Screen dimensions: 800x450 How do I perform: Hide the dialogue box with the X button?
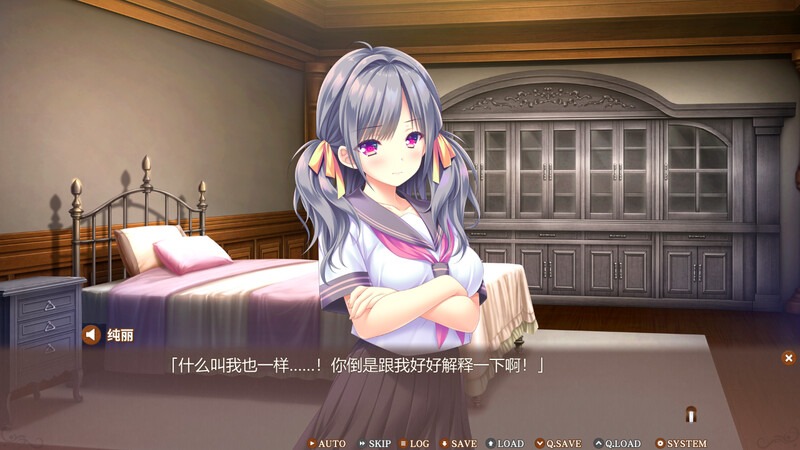coord(788,357)
